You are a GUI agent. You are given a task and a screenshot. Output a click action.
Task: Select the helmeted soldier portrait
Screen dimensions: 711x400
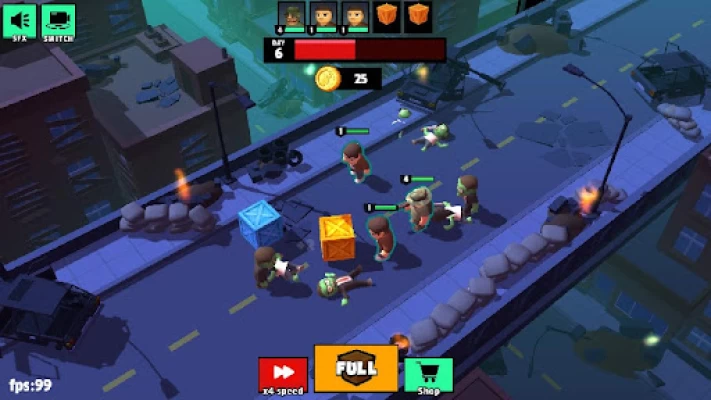pos(291,15)
